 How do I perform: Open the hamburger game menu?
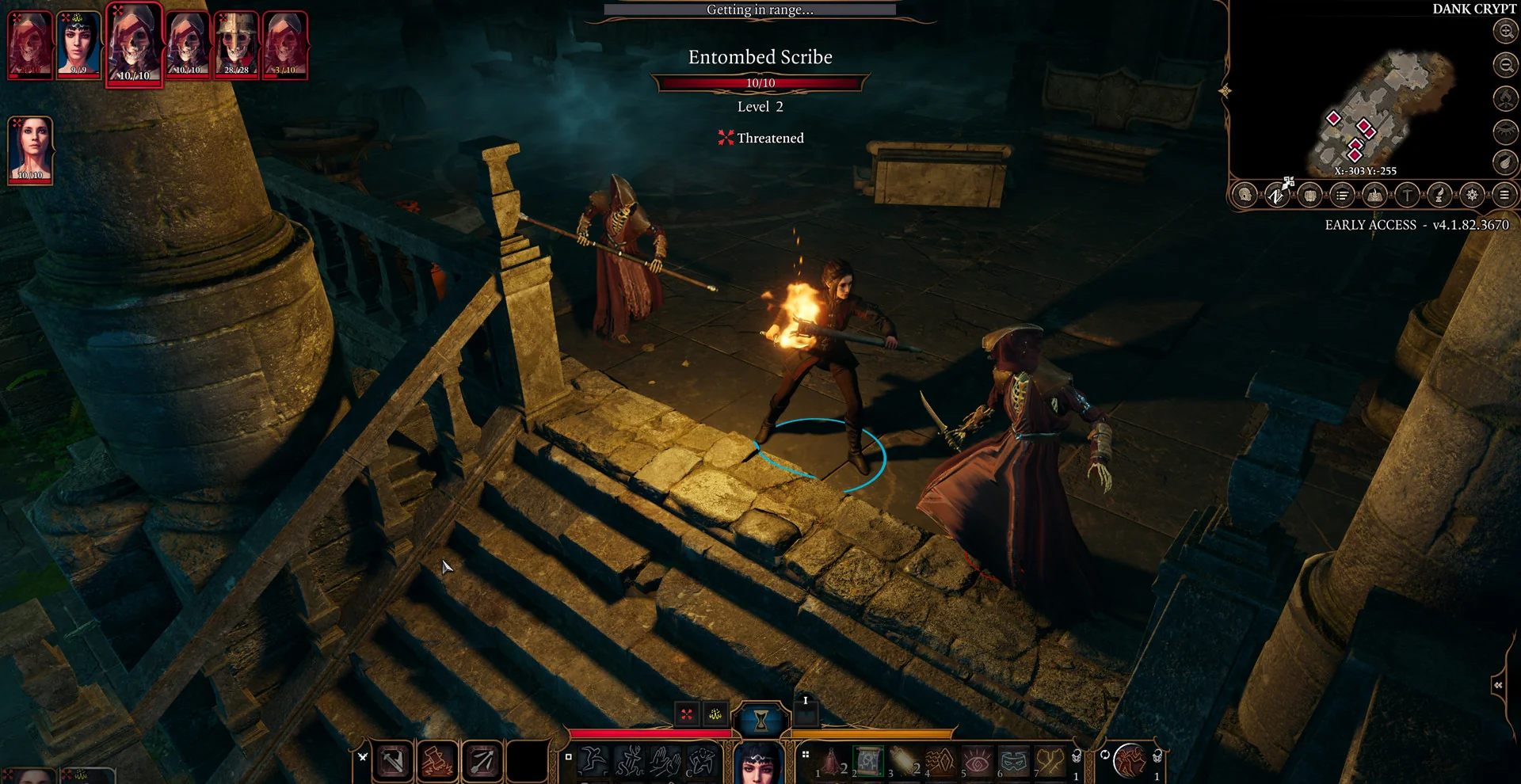pyautogui.click(x=1504, y=195)
